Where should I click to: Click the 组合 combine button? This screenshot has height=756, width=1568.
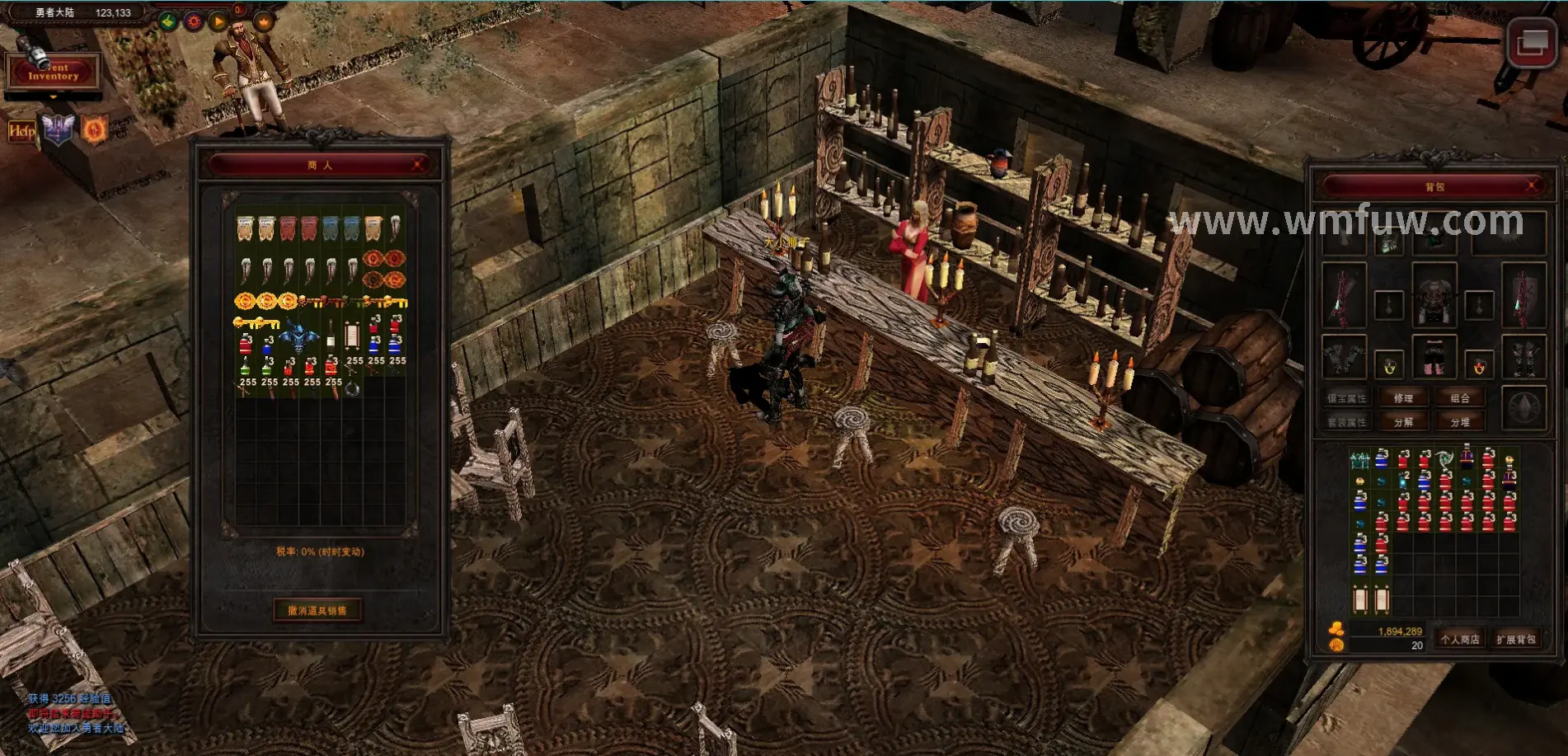1460,398
